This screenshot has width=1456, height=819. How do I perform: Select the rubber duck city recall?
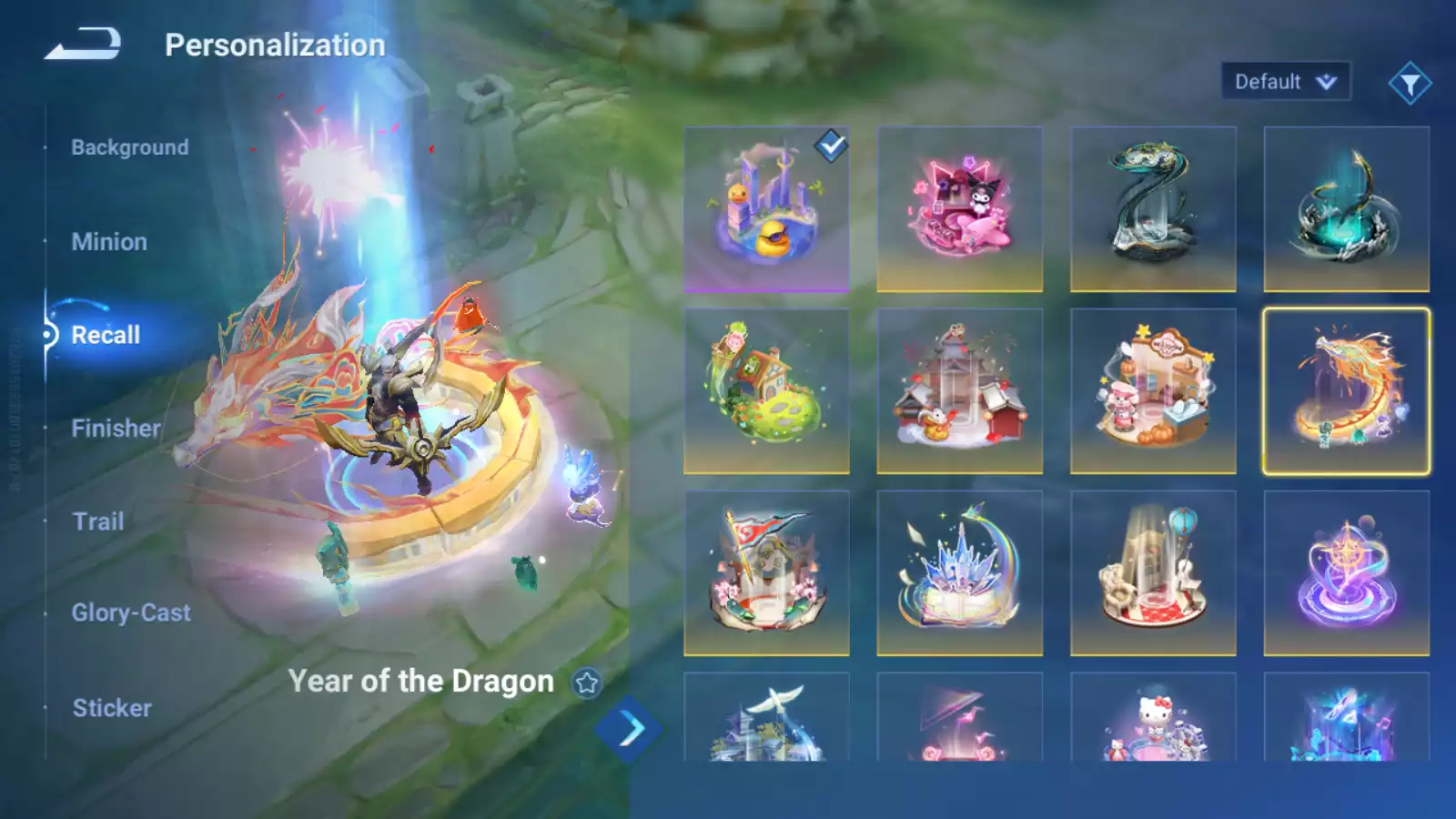766,209
